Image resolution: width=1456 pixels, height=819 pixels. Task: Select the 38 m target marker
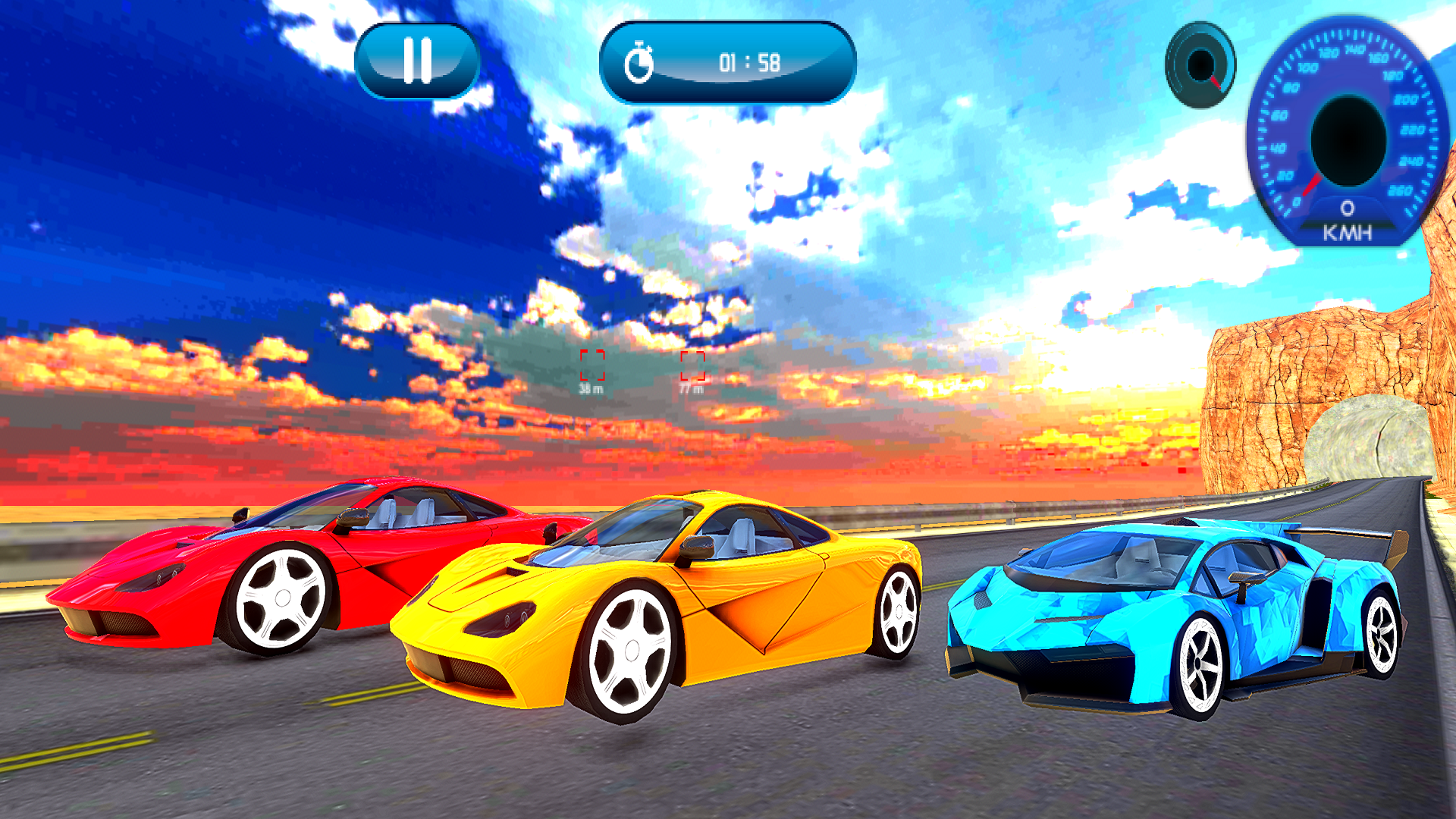click(592, 368)
